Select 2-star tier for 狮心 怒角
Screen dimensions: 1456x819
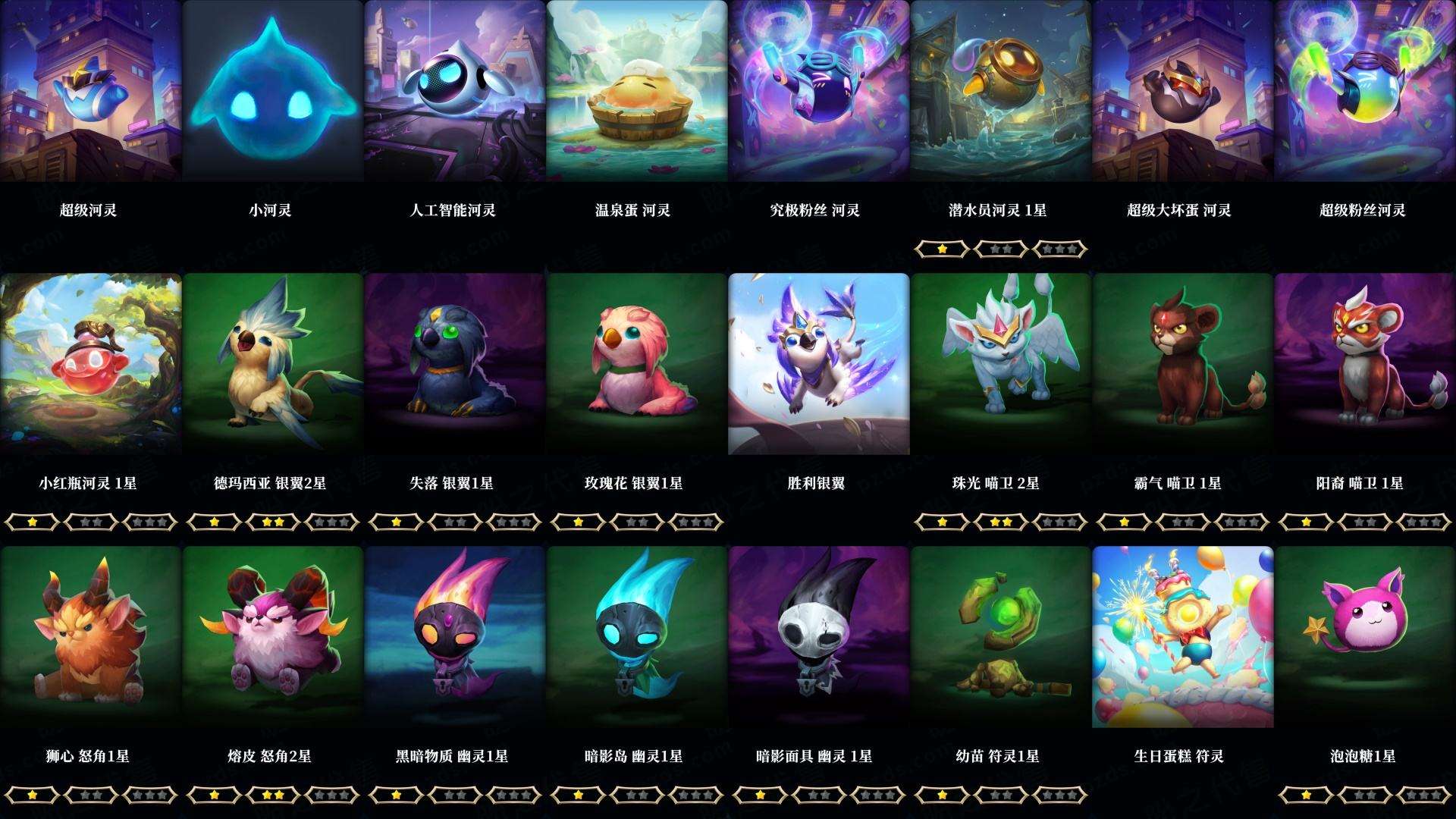pyautogui.click(x=91, y=796)
